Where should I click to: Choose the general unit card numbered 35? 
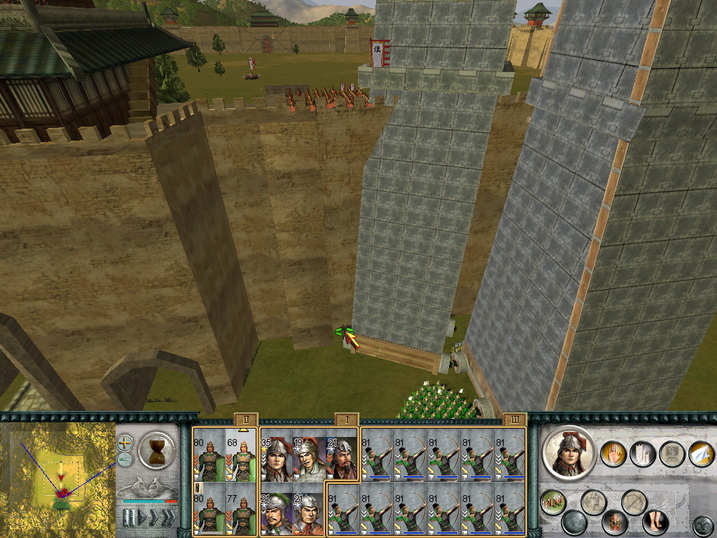(274, 458)
